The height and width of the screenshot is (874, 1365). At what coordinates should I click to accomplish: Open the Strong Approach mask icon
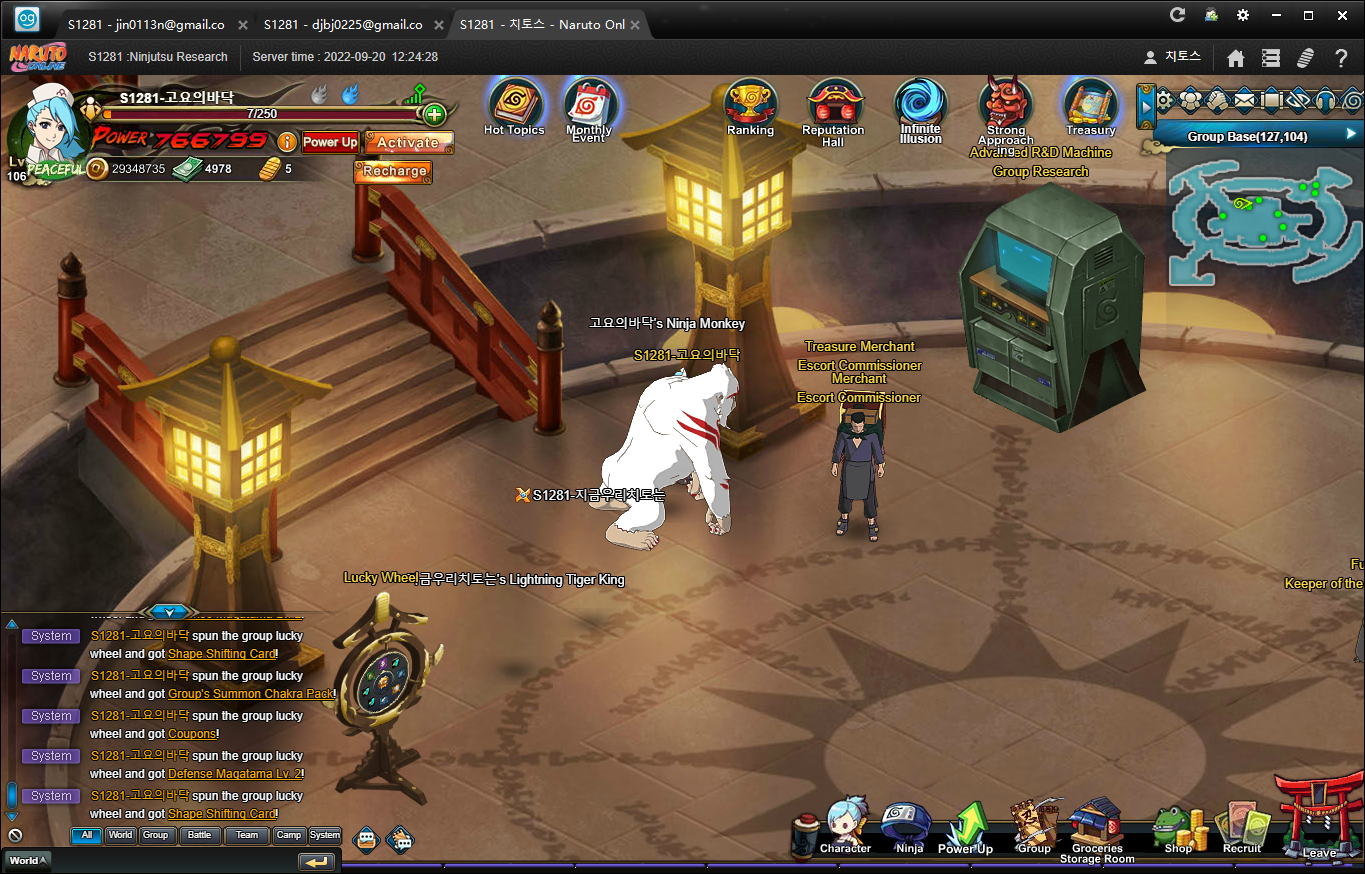[1005, 103]
